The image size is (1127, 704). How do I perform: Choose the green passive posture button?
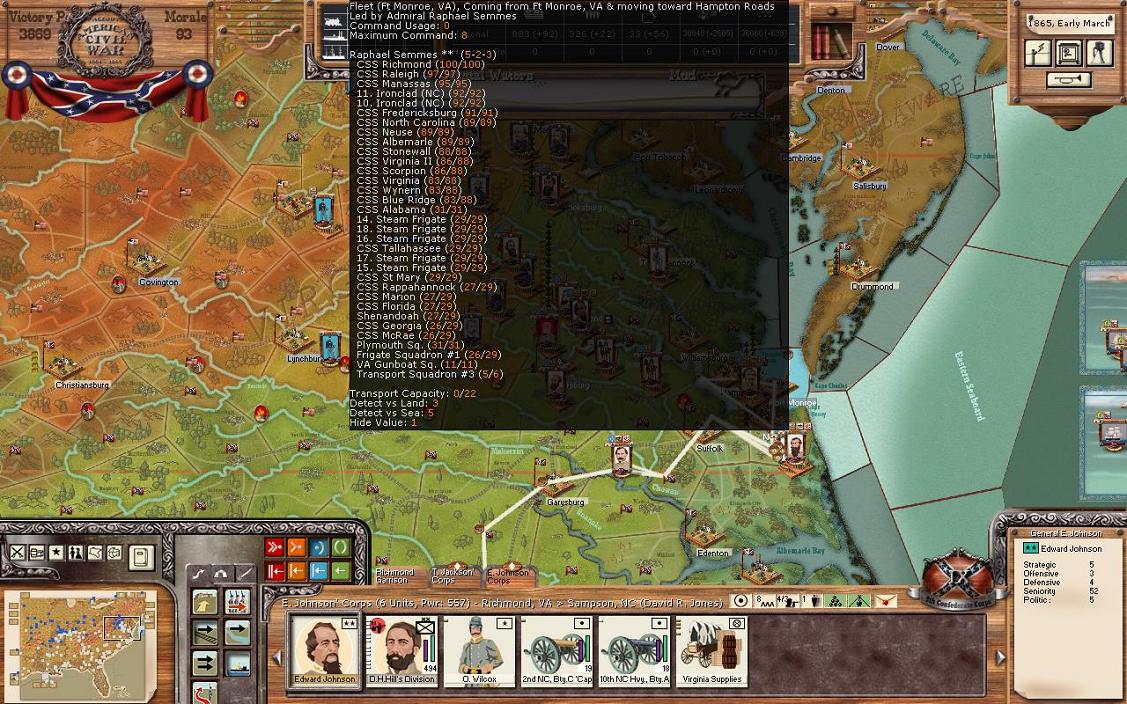341,547
